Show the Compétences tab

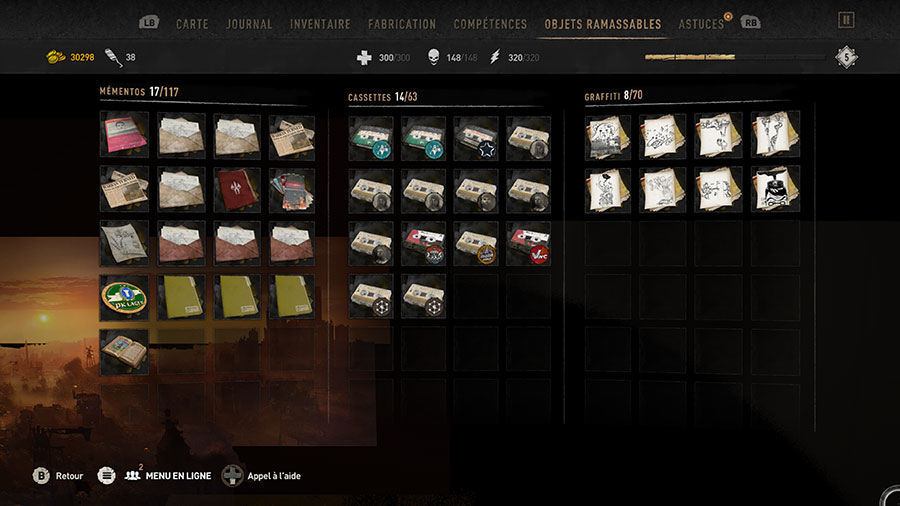489,23
